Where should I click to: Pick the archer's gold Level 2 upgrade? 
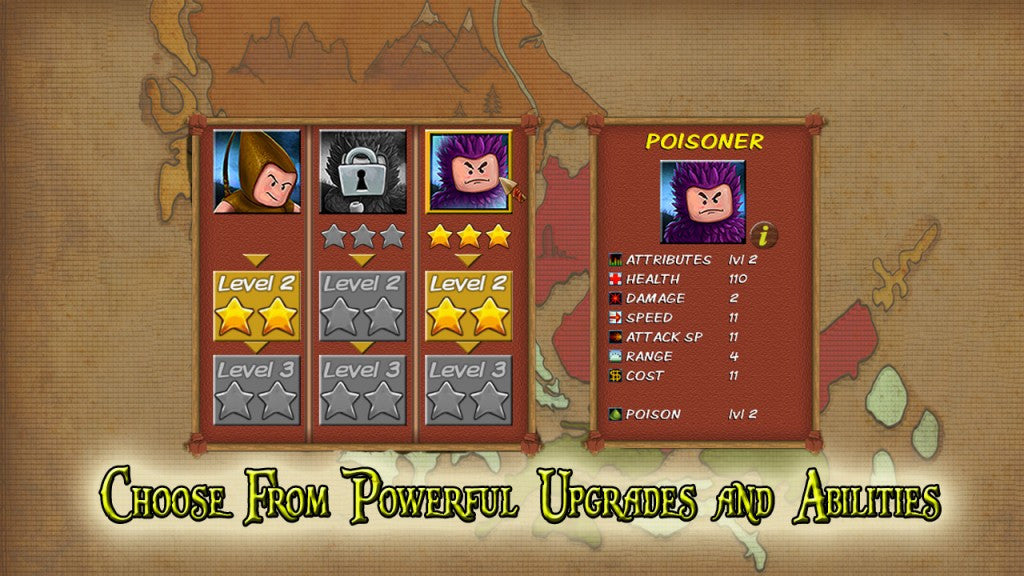pyautogui.click(x=256, y=305)
